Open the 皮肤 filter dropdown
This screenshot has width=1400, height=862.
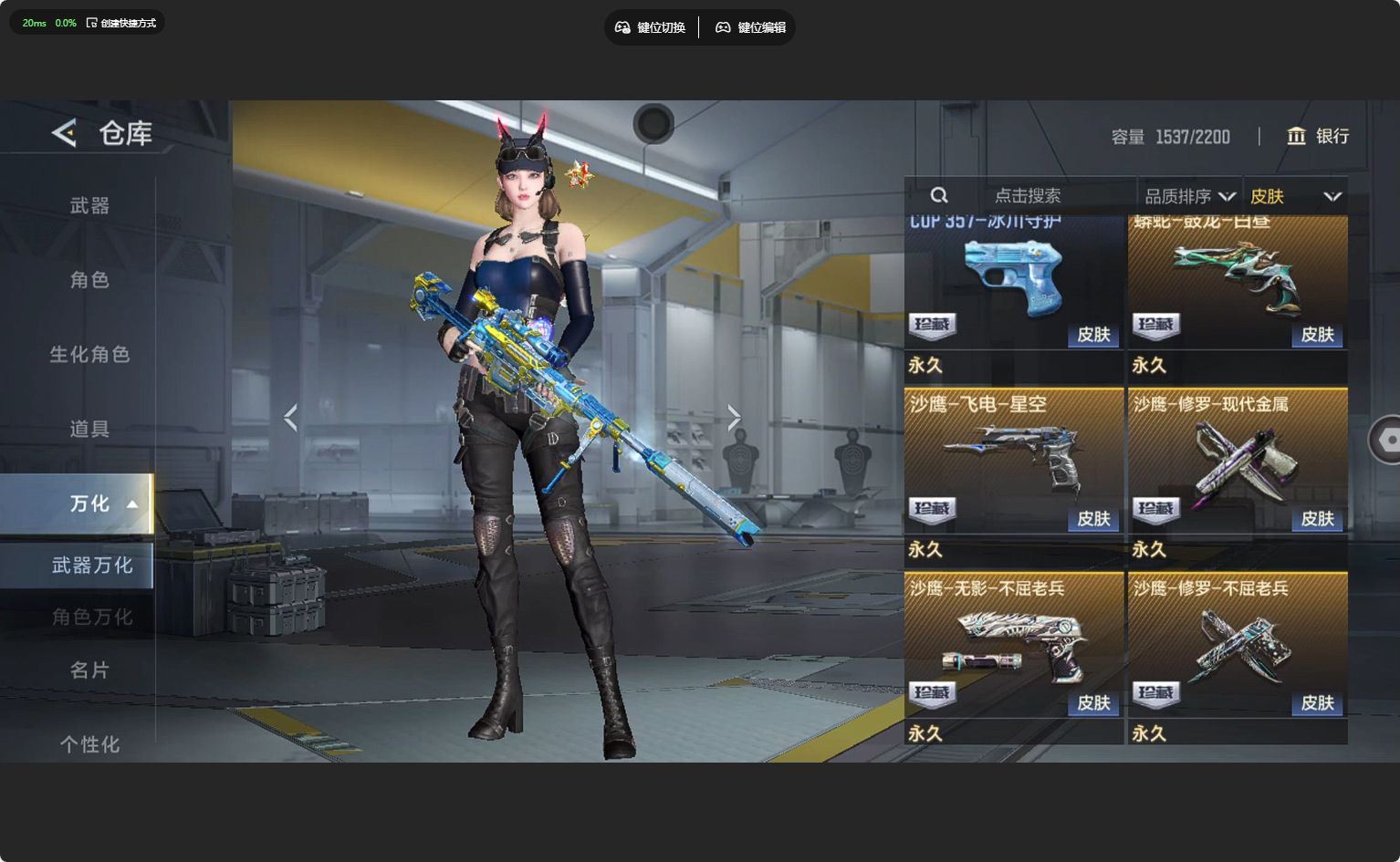[x=1295, y=196]
